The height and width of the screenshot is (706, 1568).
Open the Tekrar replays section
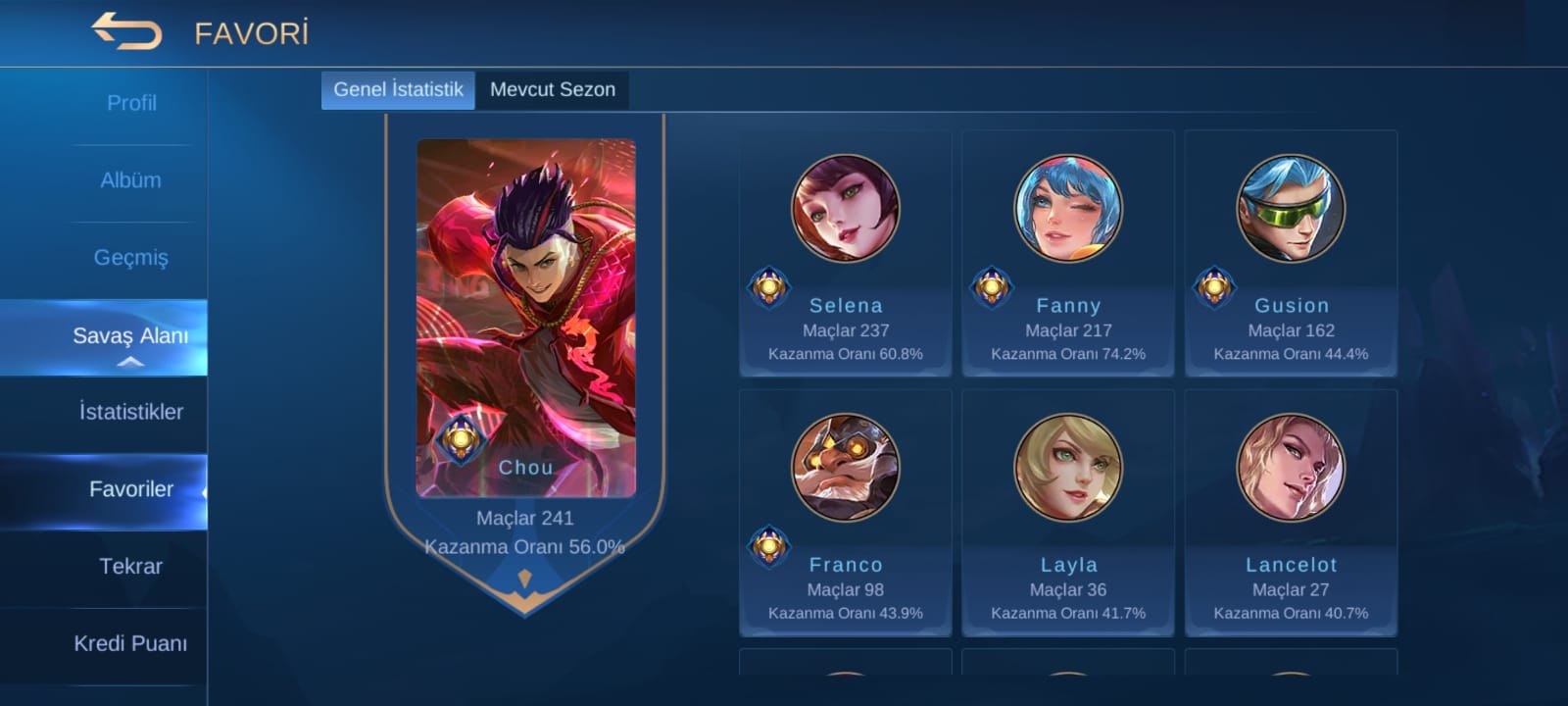(x=131, y=567)
